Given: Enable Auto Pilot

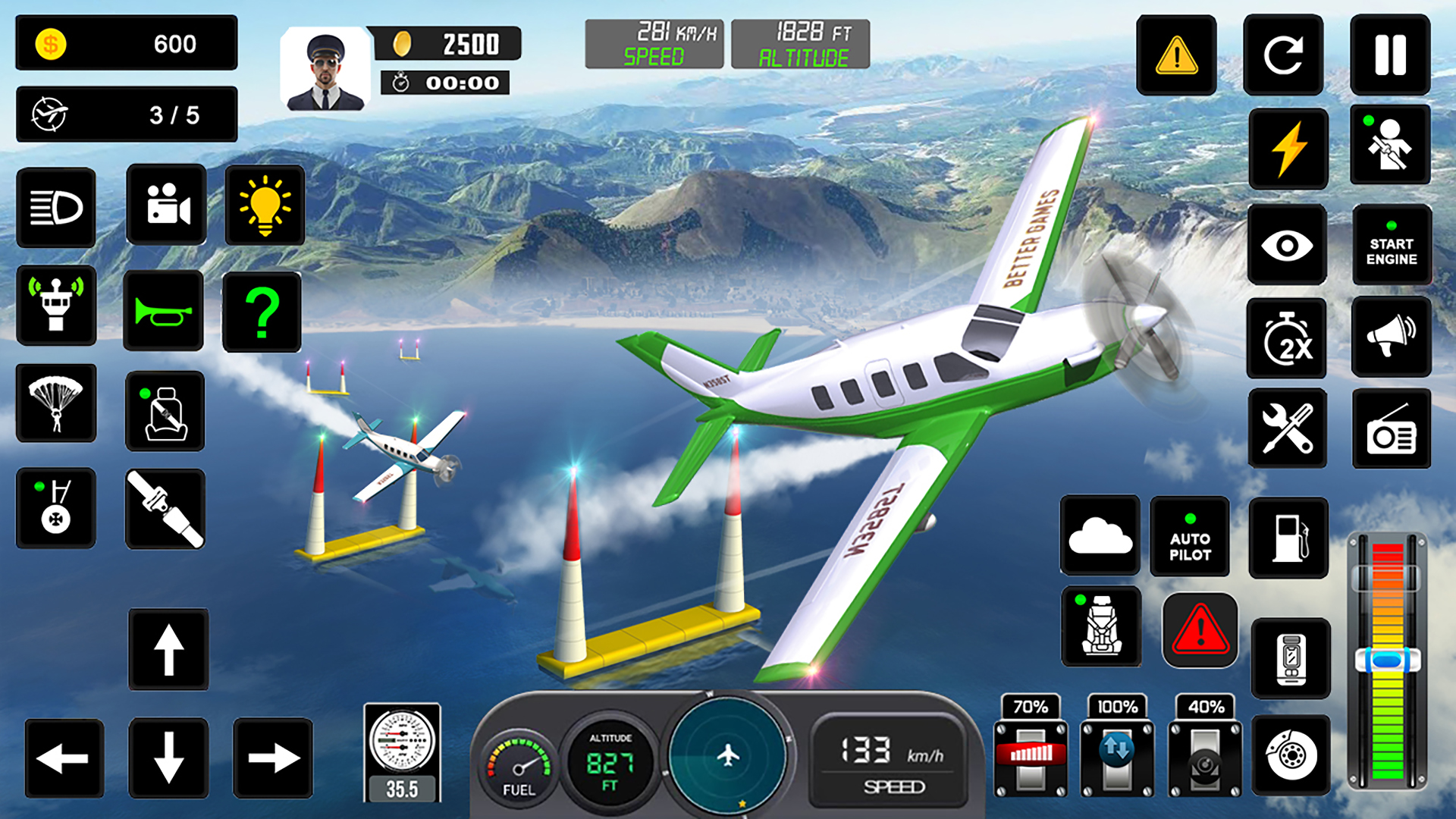Looking at the screenshot, I should pos(1191,538).
